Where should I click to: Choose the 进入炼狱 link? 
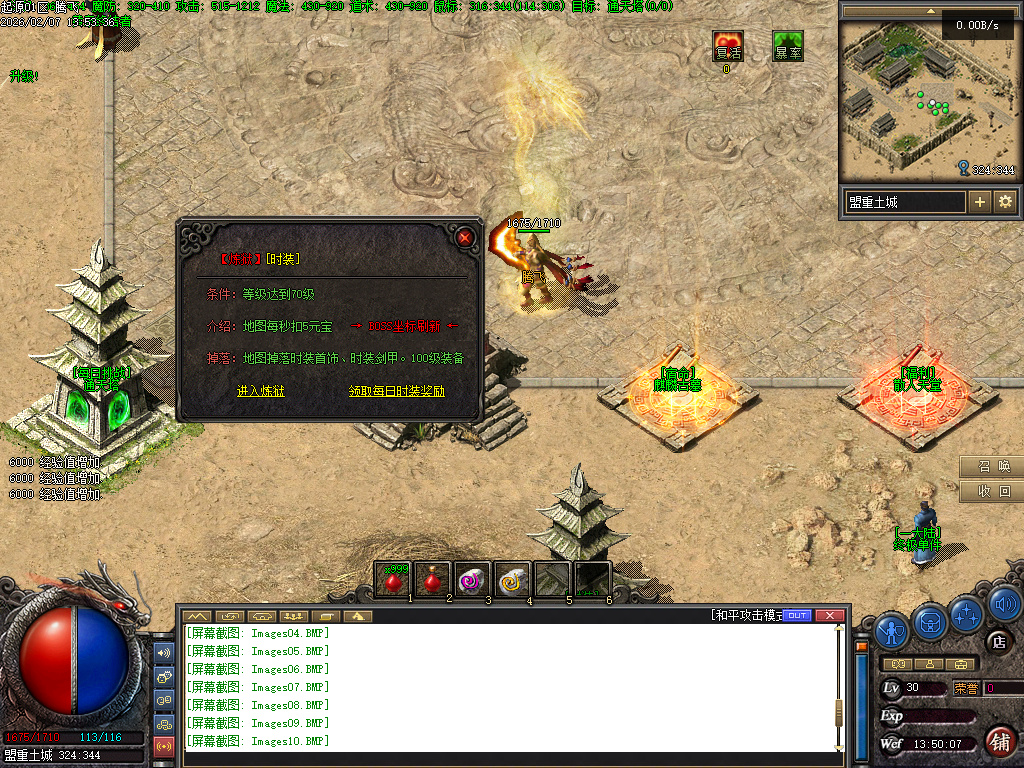261,391
